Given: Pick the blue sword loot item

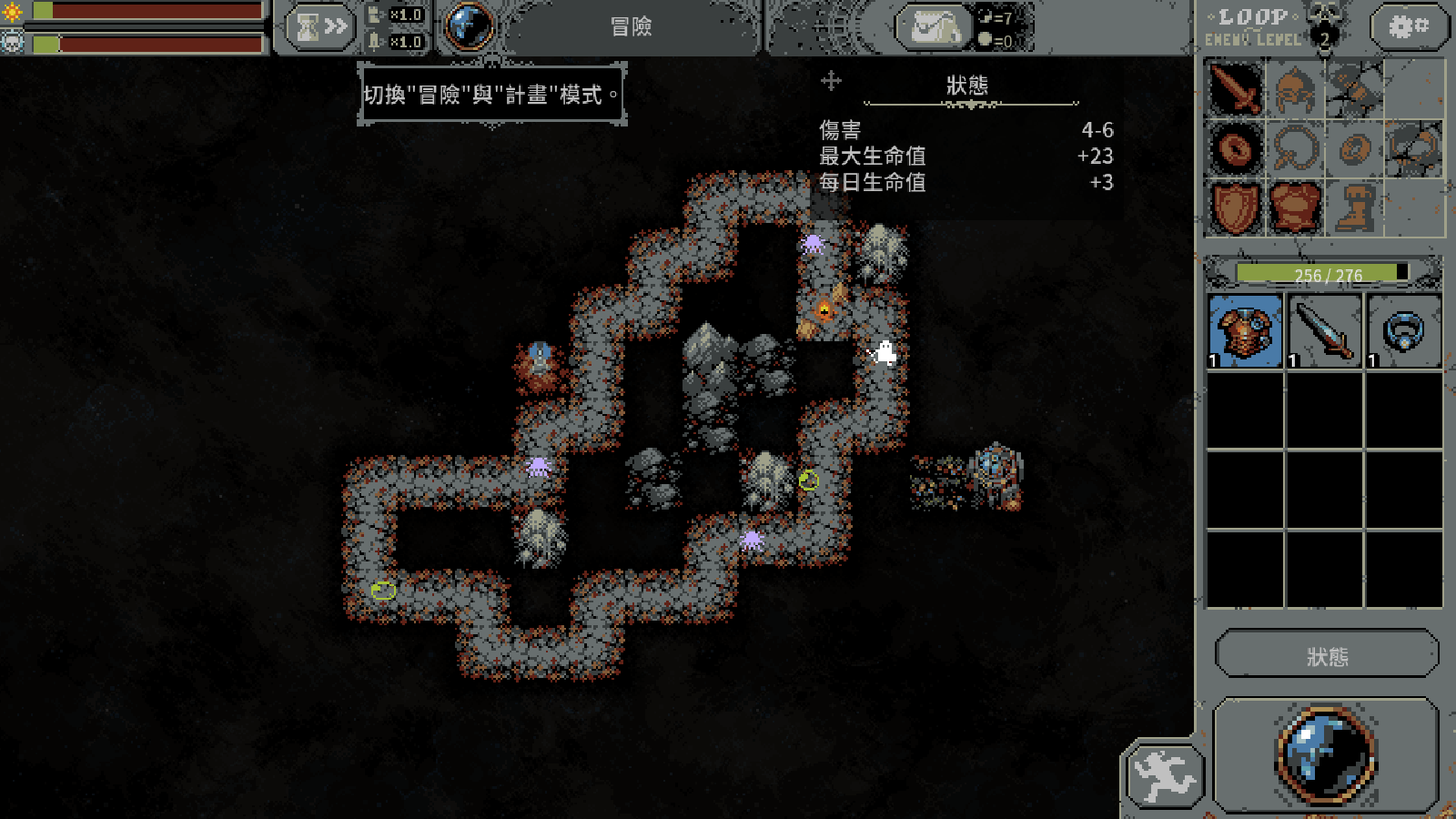Looking at the screenshot, I should tap(1324, 330).
